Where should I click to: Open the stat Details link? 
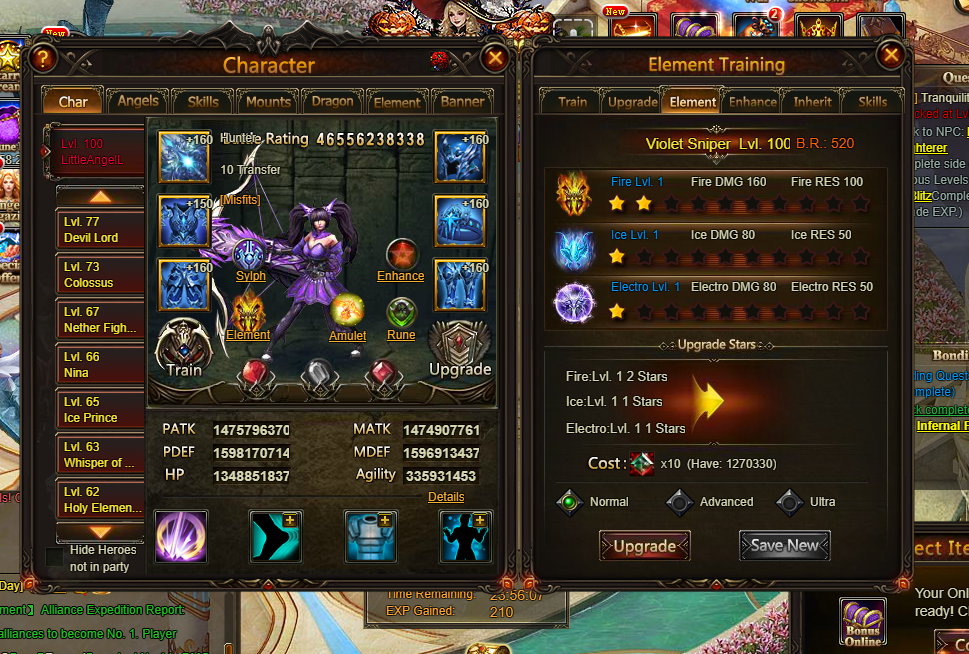pyautogui.click(x=445, y=497)
